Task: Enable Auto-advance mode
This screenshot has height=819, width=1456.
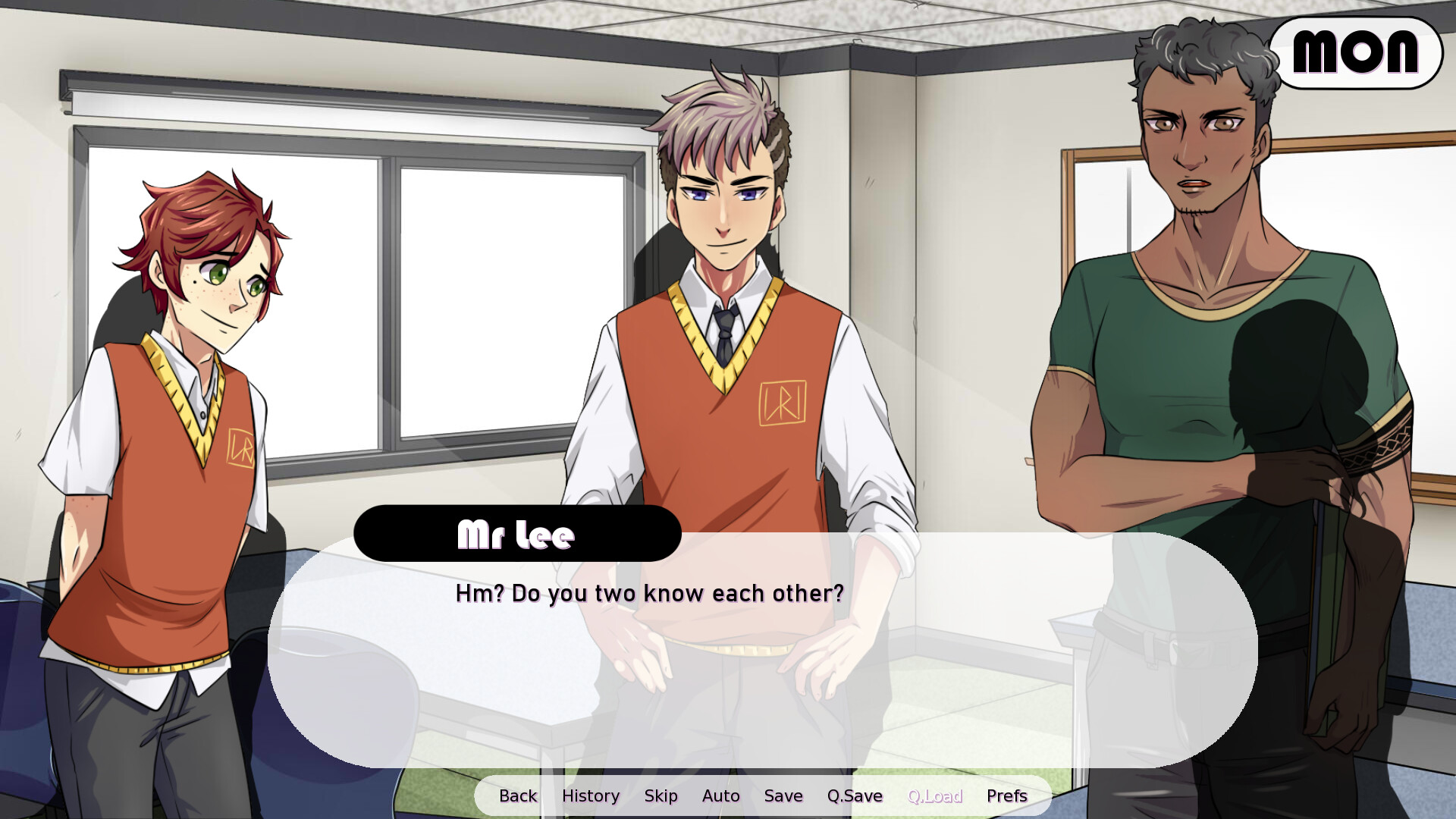Action: point(720,795)
